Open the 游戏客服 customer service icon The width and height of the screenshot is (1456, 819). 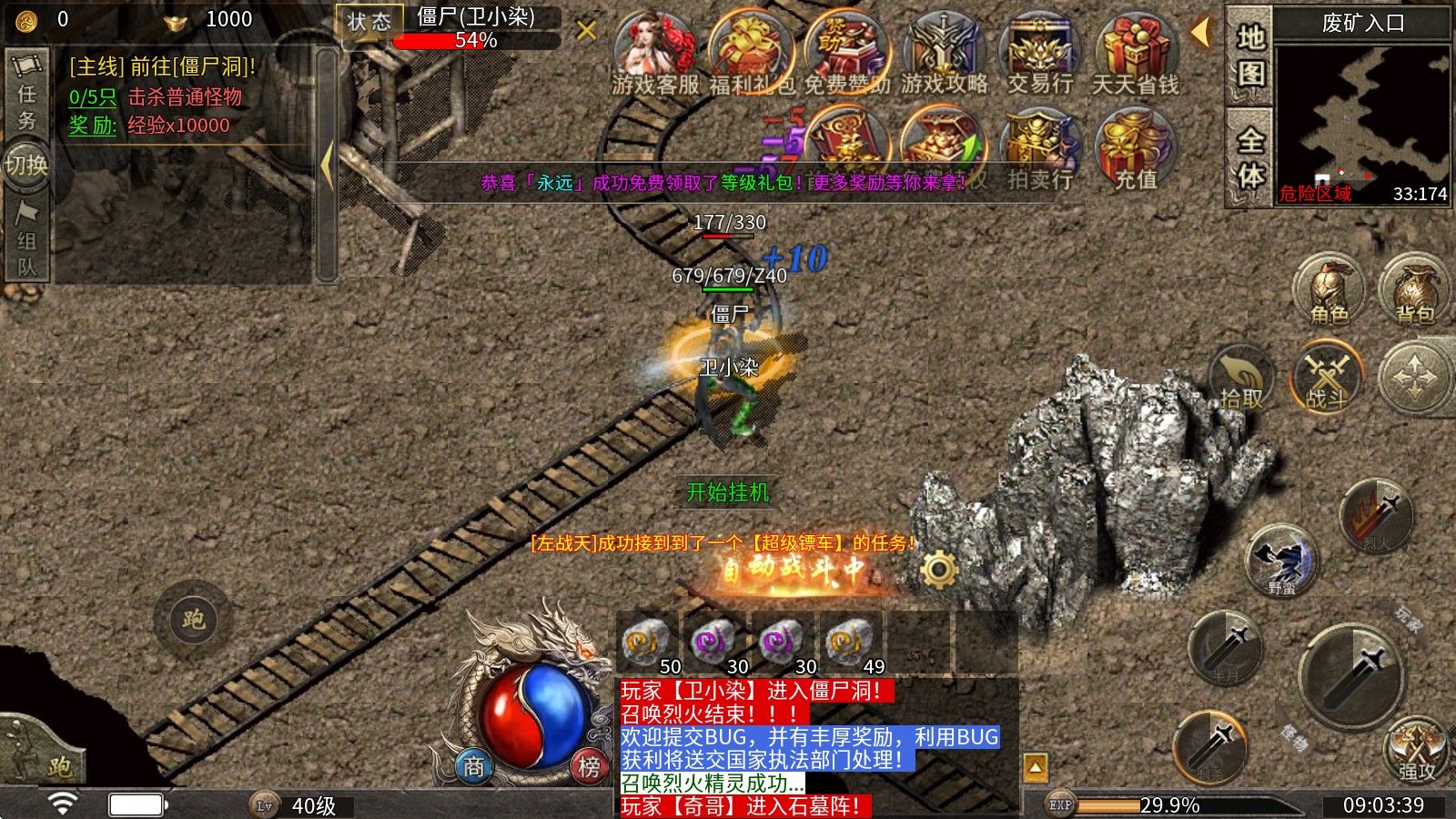655,53
